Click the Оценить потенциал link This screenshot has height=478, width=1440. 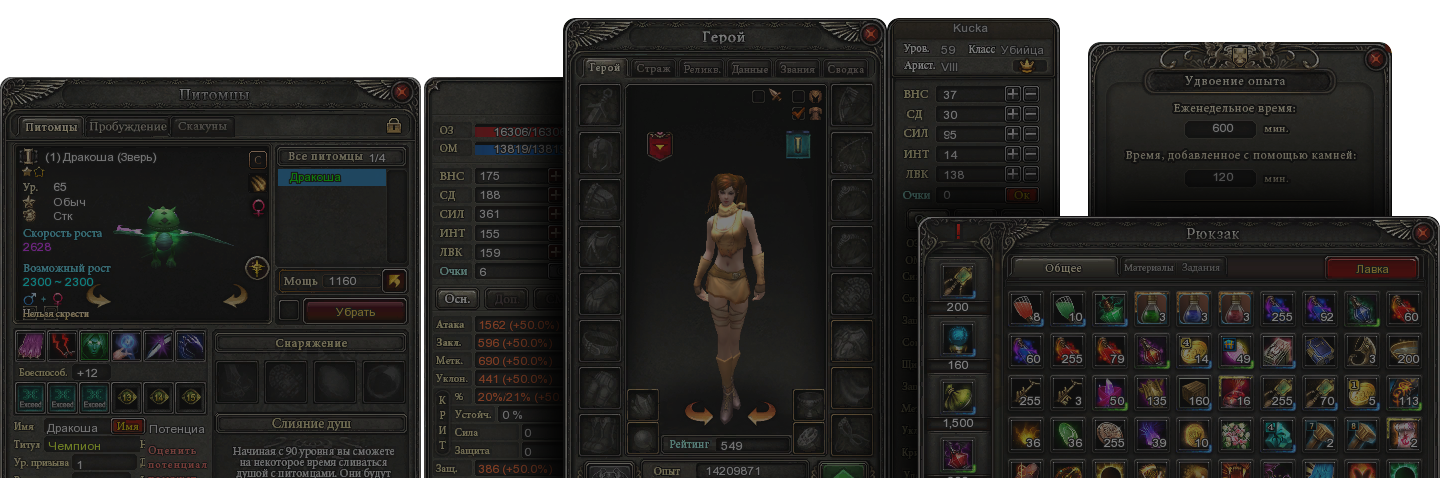(178, 457)
